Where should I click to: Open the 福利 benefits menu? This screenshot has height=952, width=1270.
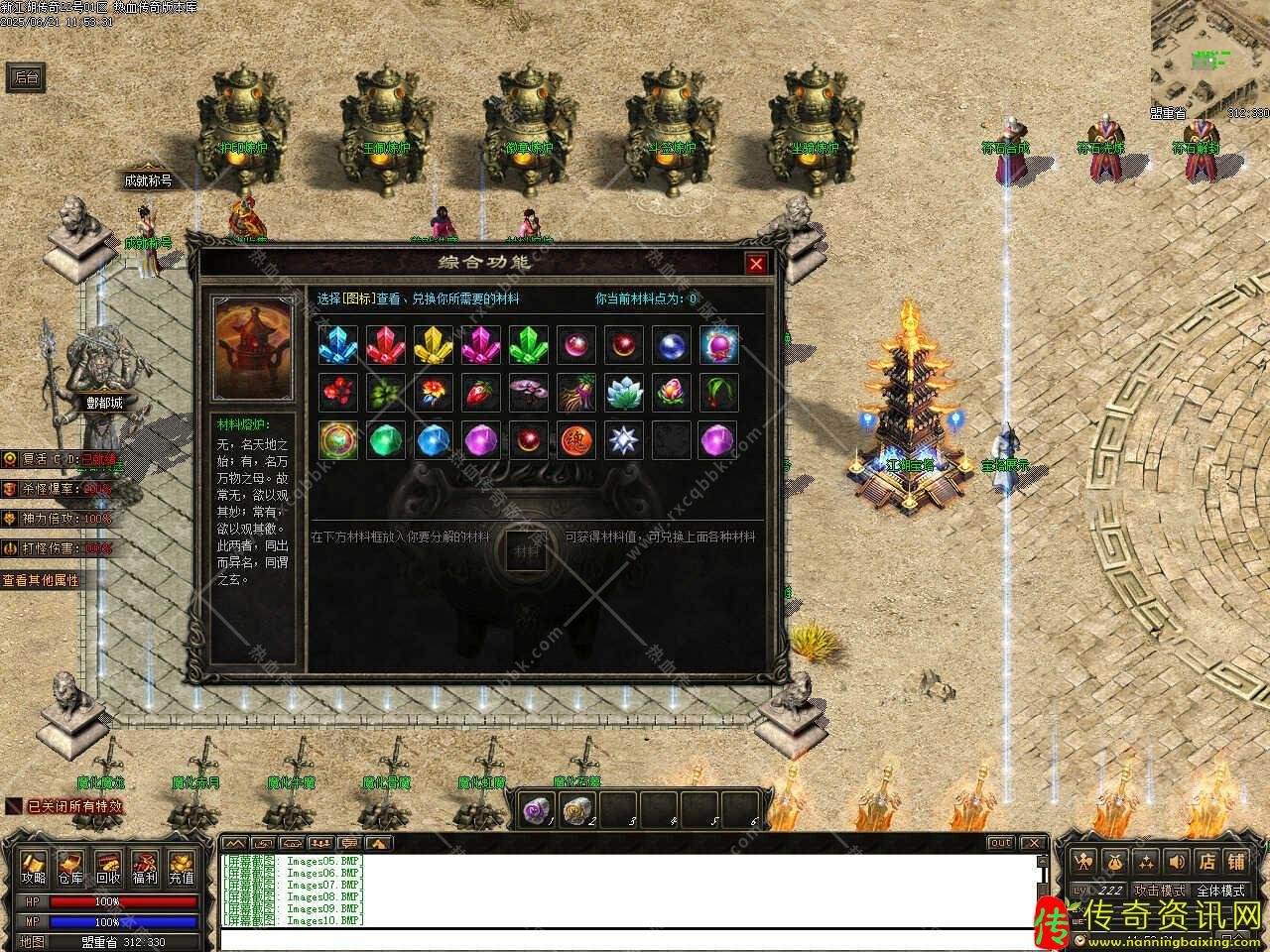tap(145, 869)
